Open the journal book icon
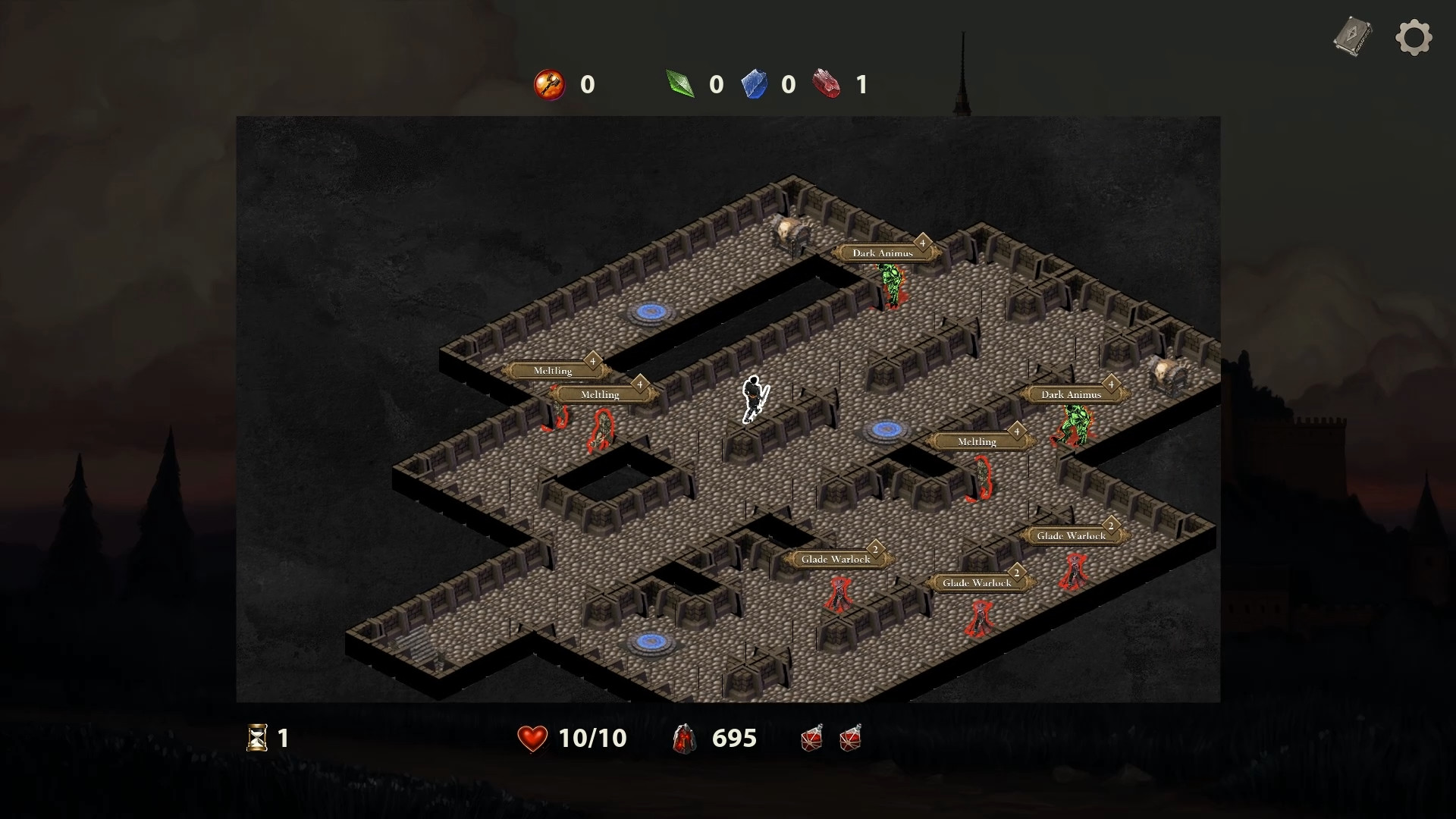 click(1353, 36)
